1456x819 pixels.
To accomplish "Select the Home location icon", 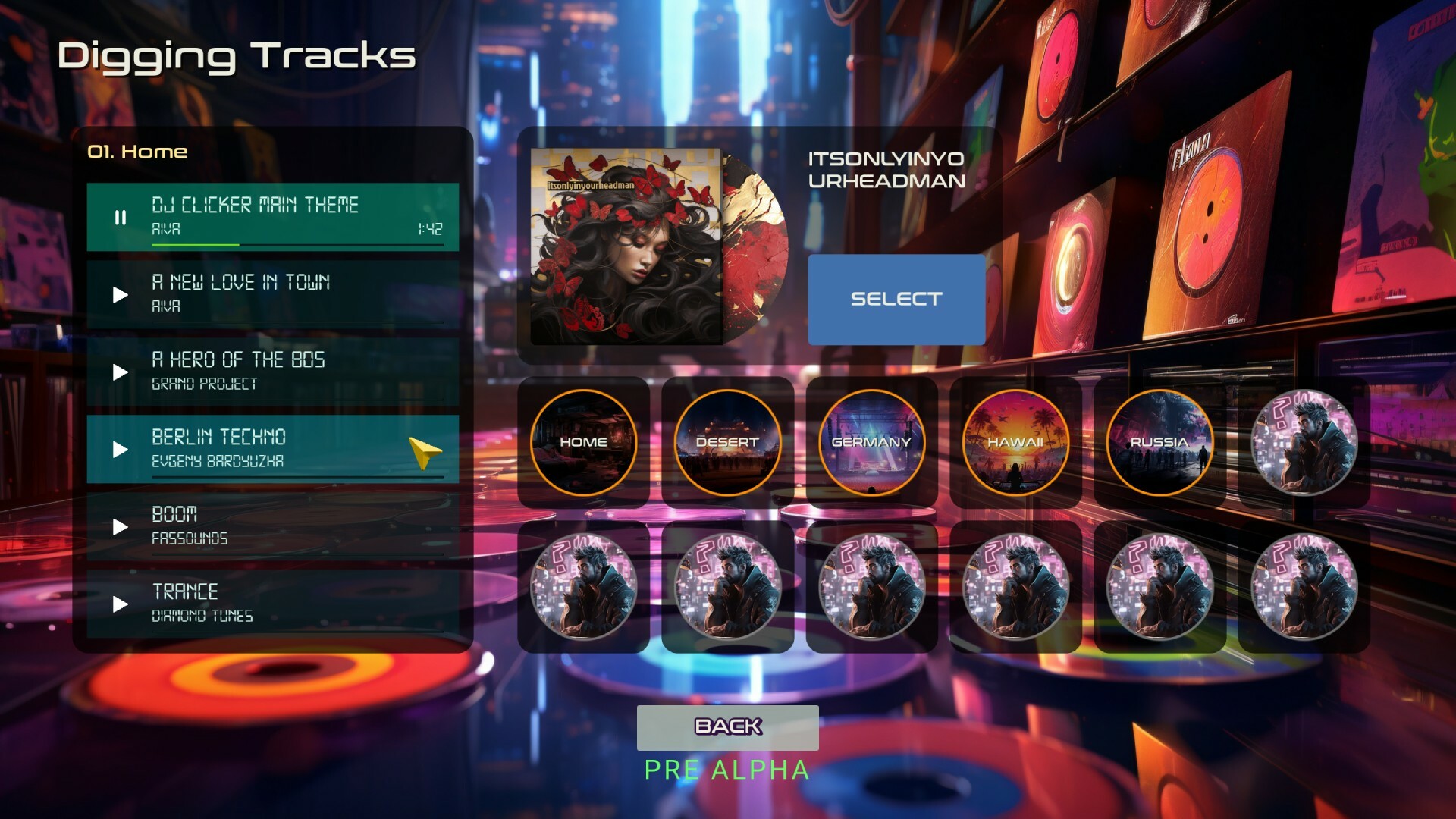I will 583,443.
